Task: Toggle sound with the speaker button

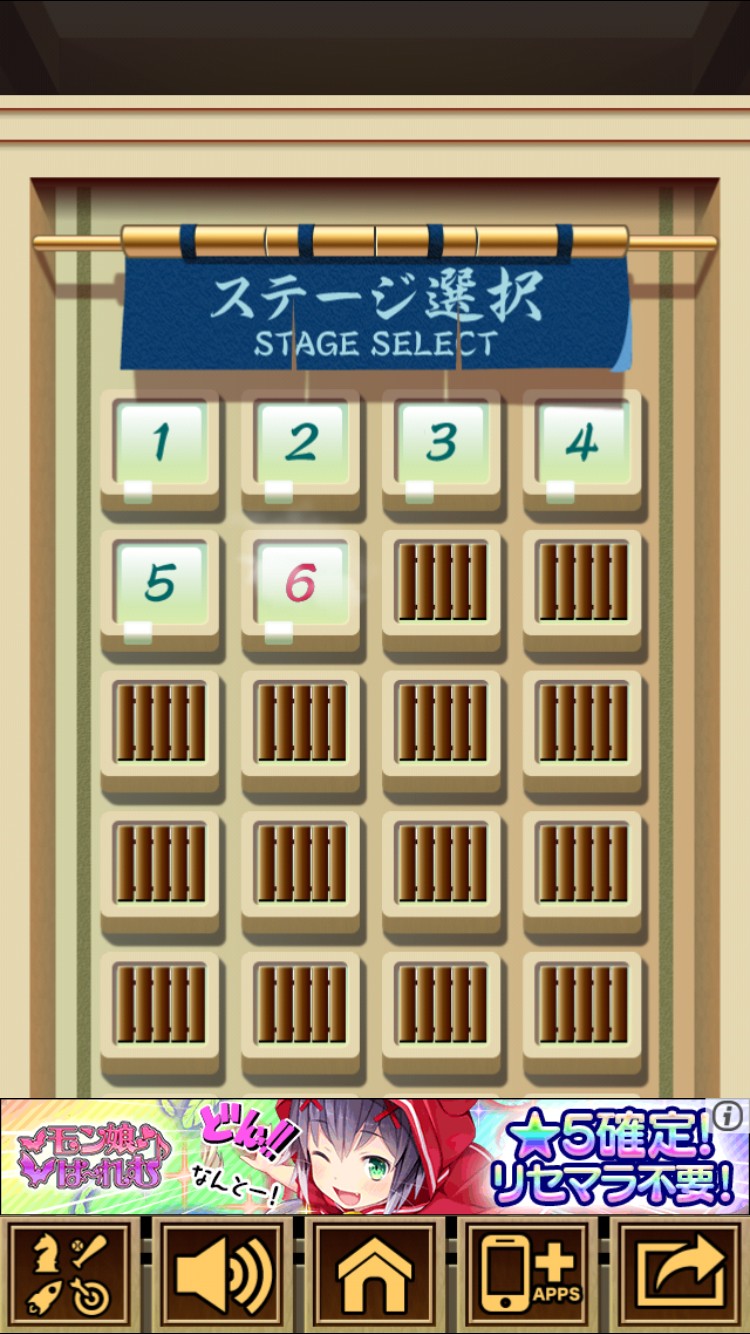Action: click(x=223, y=1275)
